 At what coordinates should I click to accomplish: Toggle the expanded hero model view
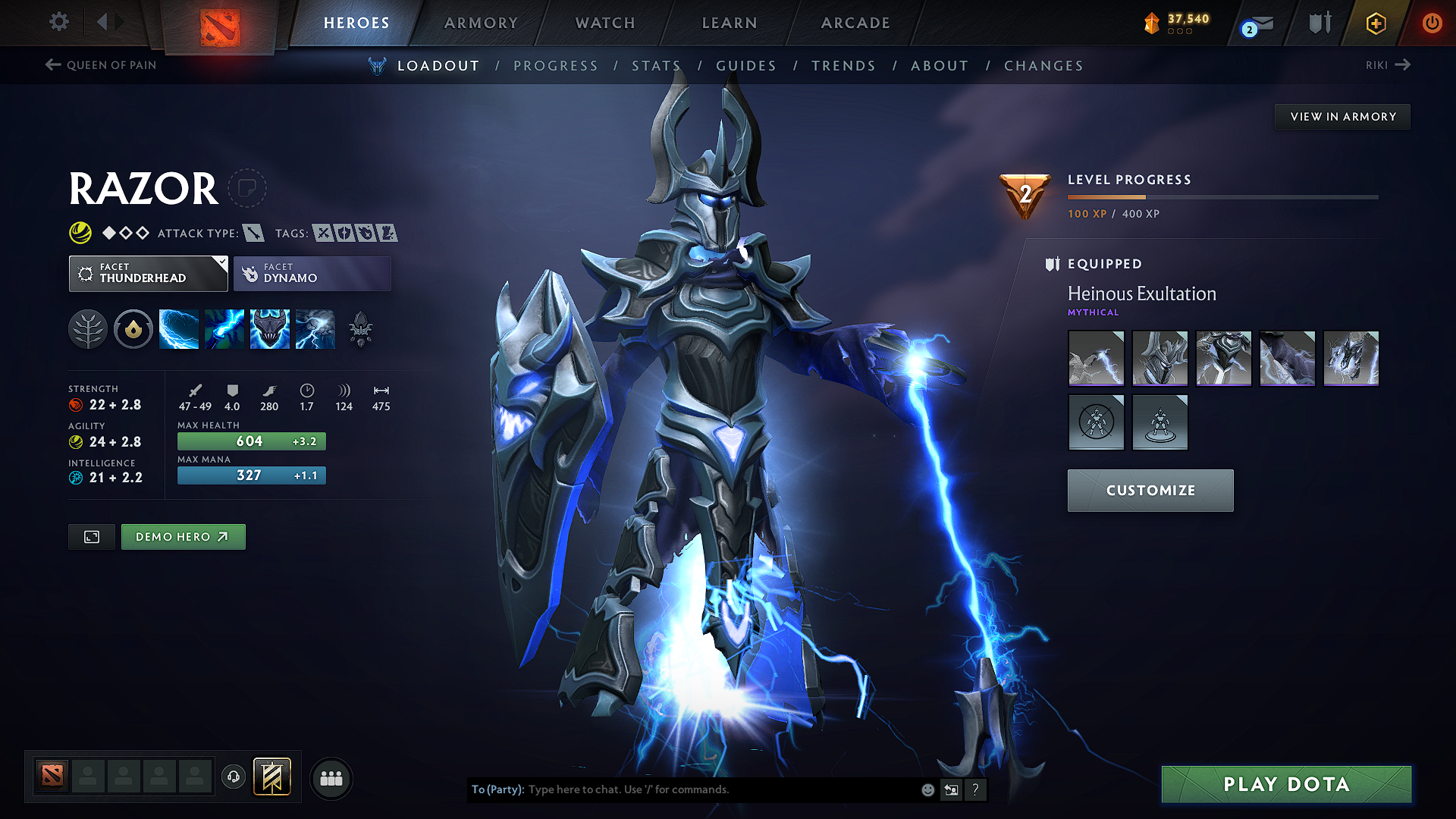click(x=91, y=536)
